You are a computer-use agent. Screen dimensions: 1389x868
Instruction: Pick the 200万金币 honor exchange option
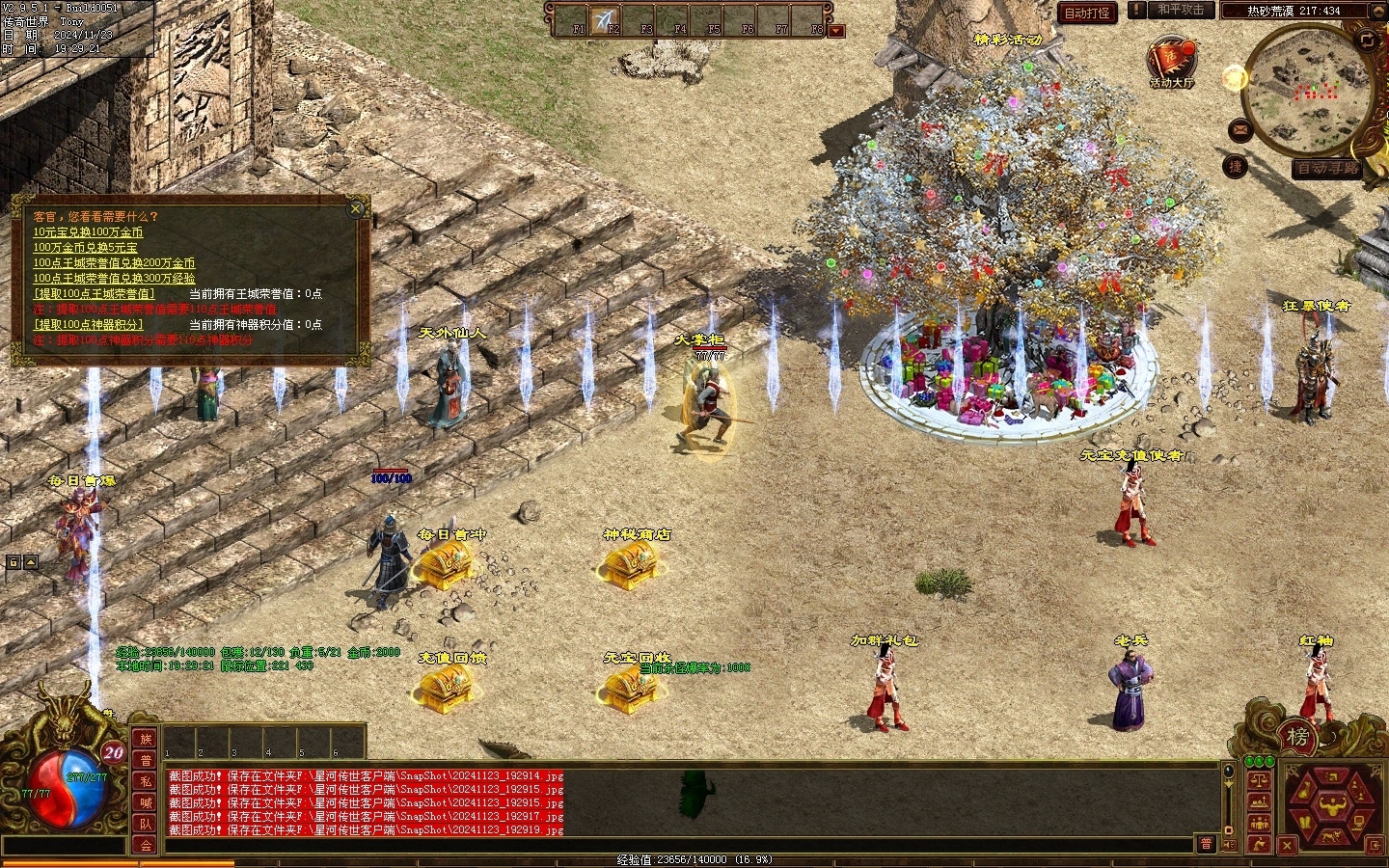click(114, 263)
